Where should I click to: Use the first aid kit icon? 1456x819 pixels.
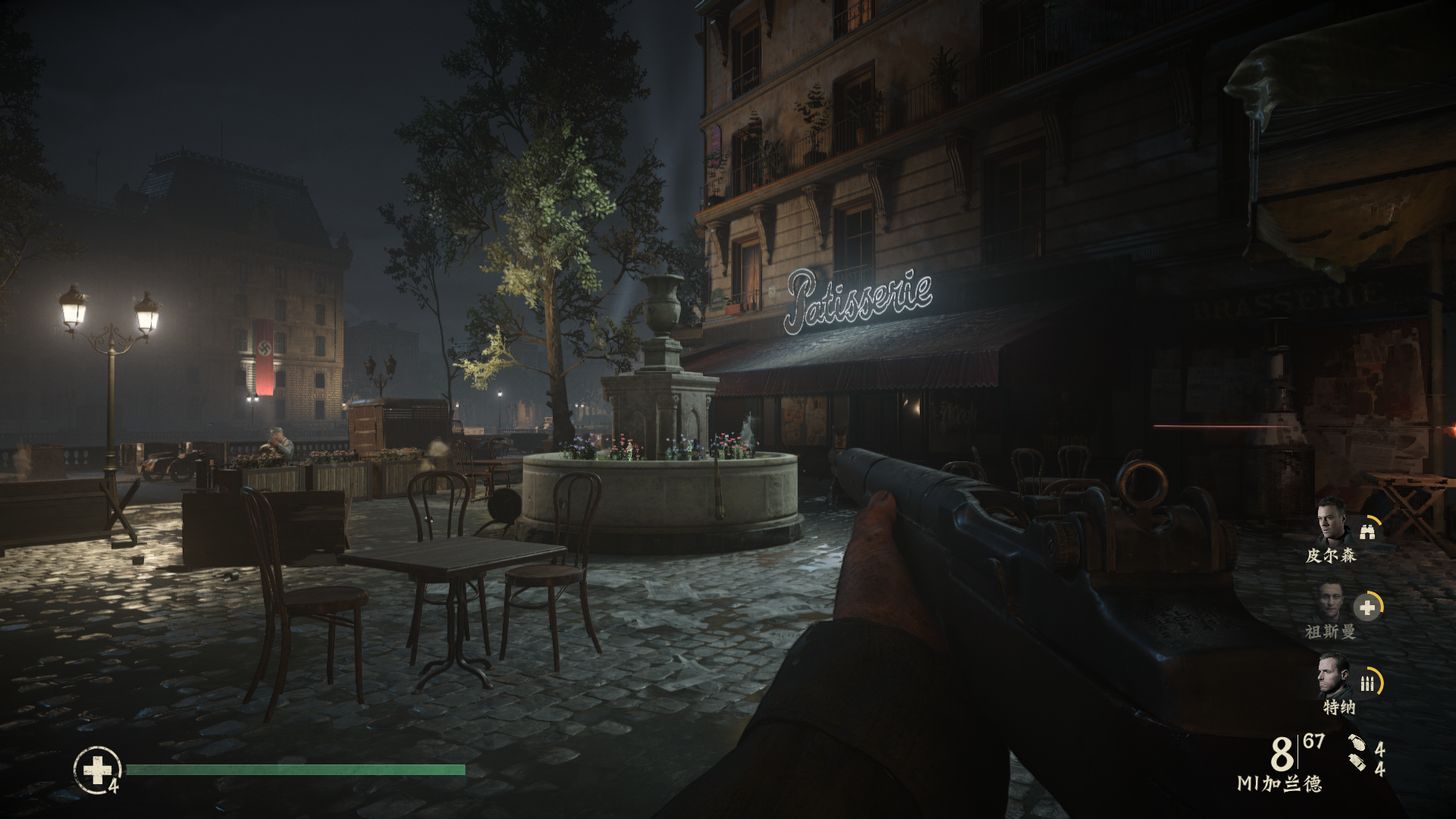pos(97,770)
